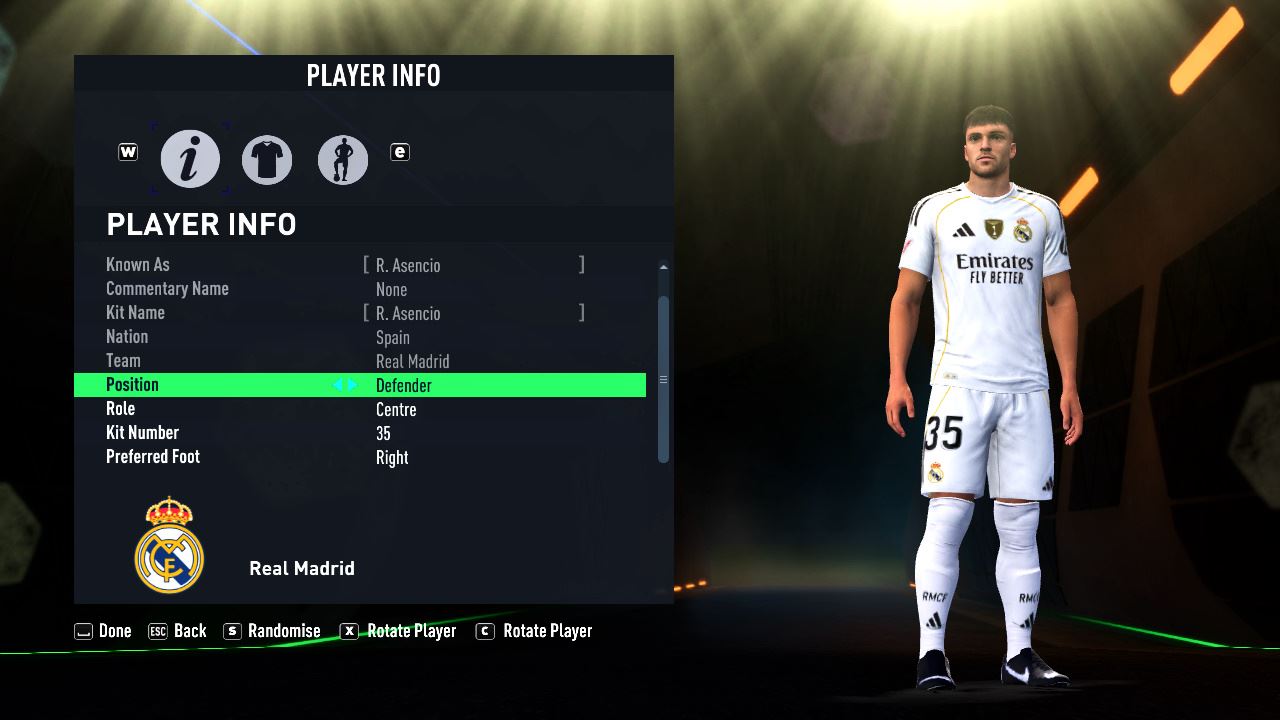Click the player info list scrollbar

[662, 378]
